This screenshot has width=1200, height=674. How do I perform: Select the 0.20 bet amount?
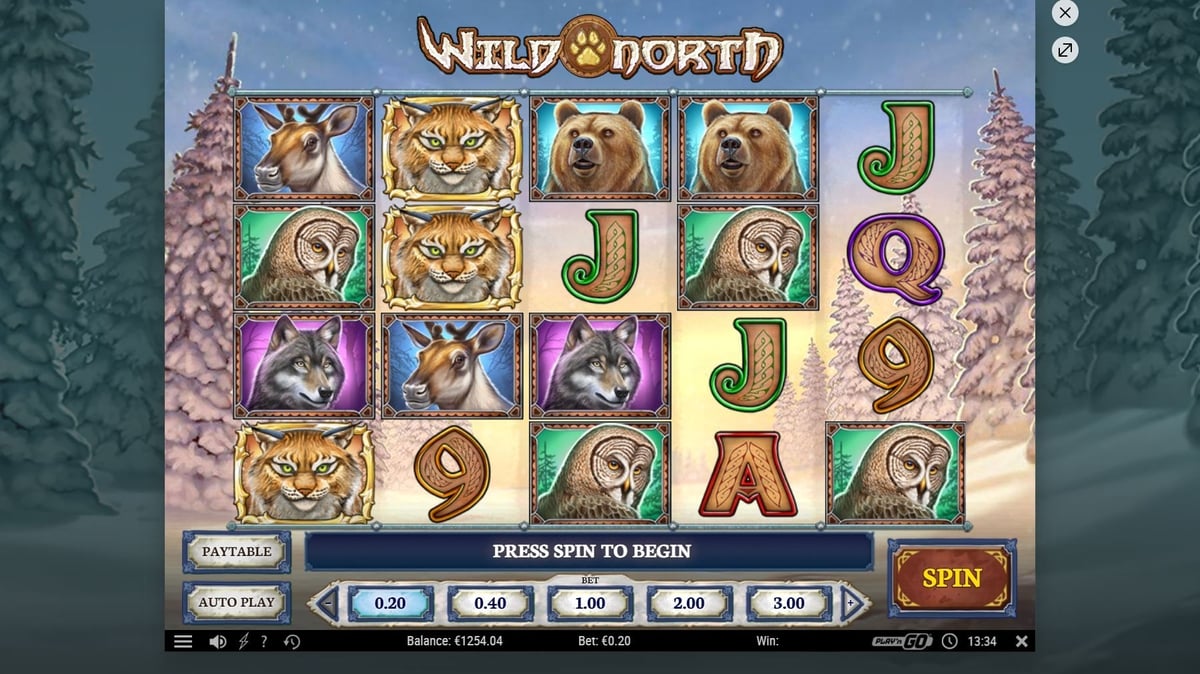tap(390, 603)
